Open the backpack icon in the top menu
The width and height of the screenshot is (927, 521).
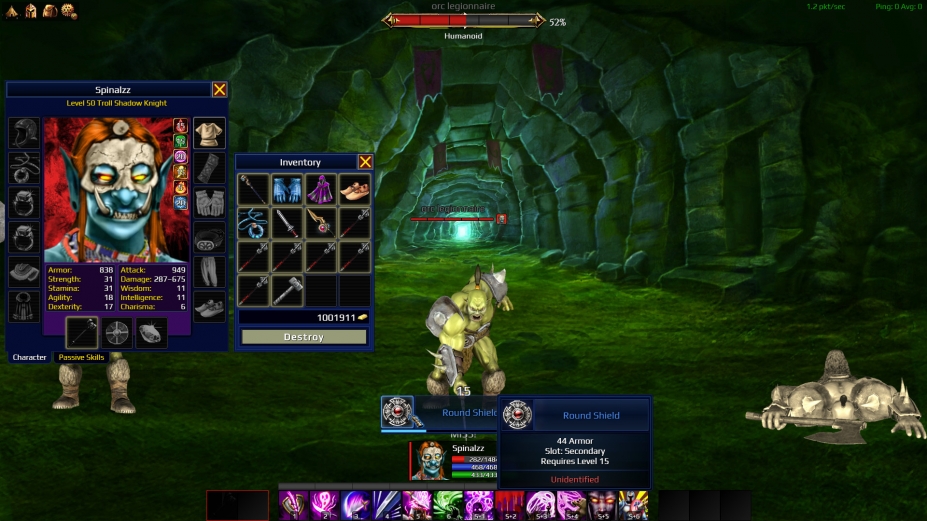point(49,10)
